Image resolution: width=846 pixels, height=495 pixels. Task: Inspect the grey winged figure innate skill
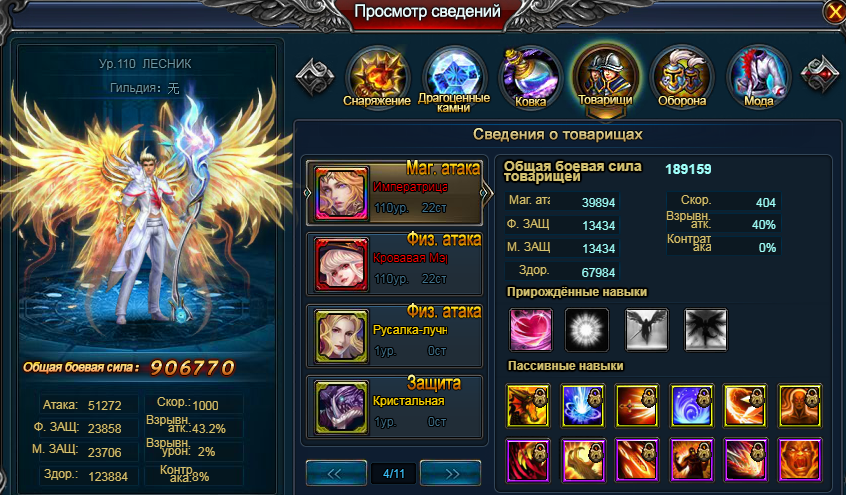[646, 329]
